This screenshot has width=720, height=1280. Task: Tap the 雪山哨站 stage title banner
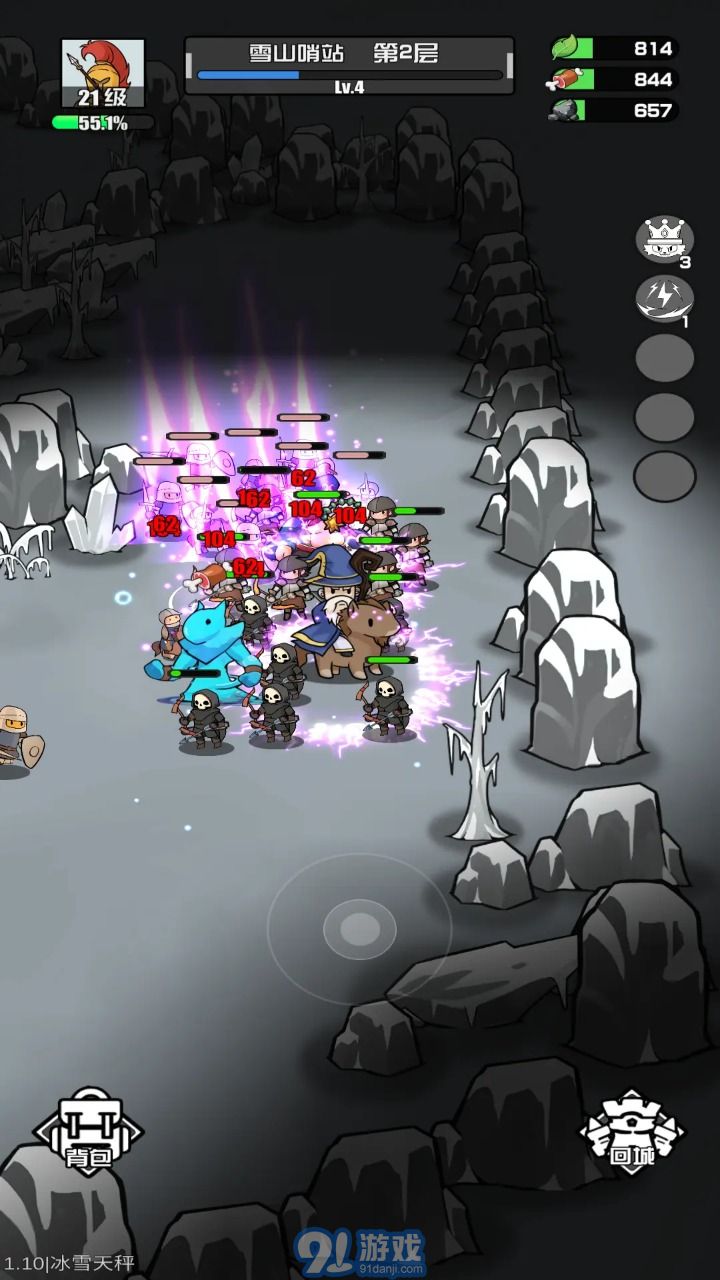348,55
